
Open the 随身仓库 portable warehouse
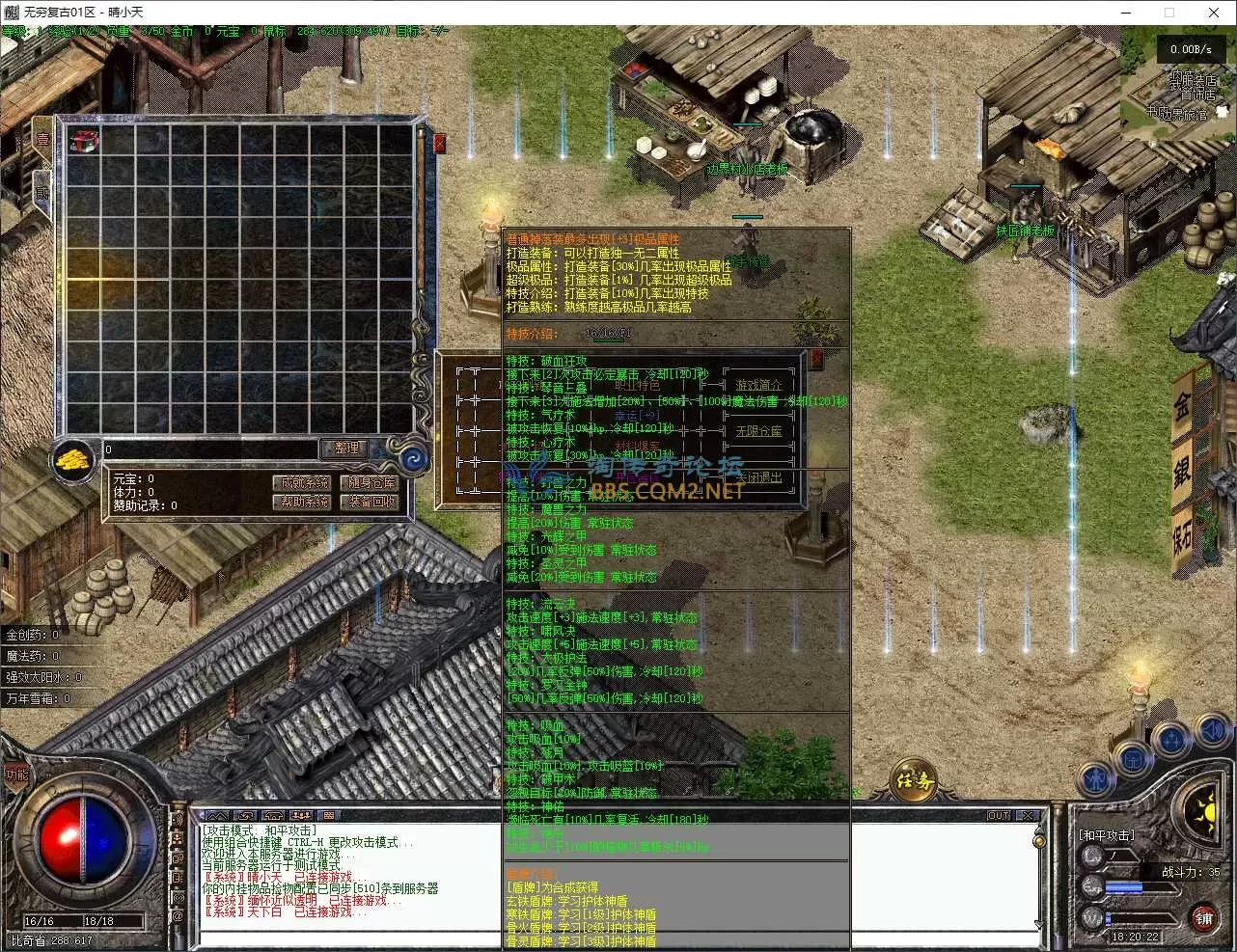[x=372, y=482]
